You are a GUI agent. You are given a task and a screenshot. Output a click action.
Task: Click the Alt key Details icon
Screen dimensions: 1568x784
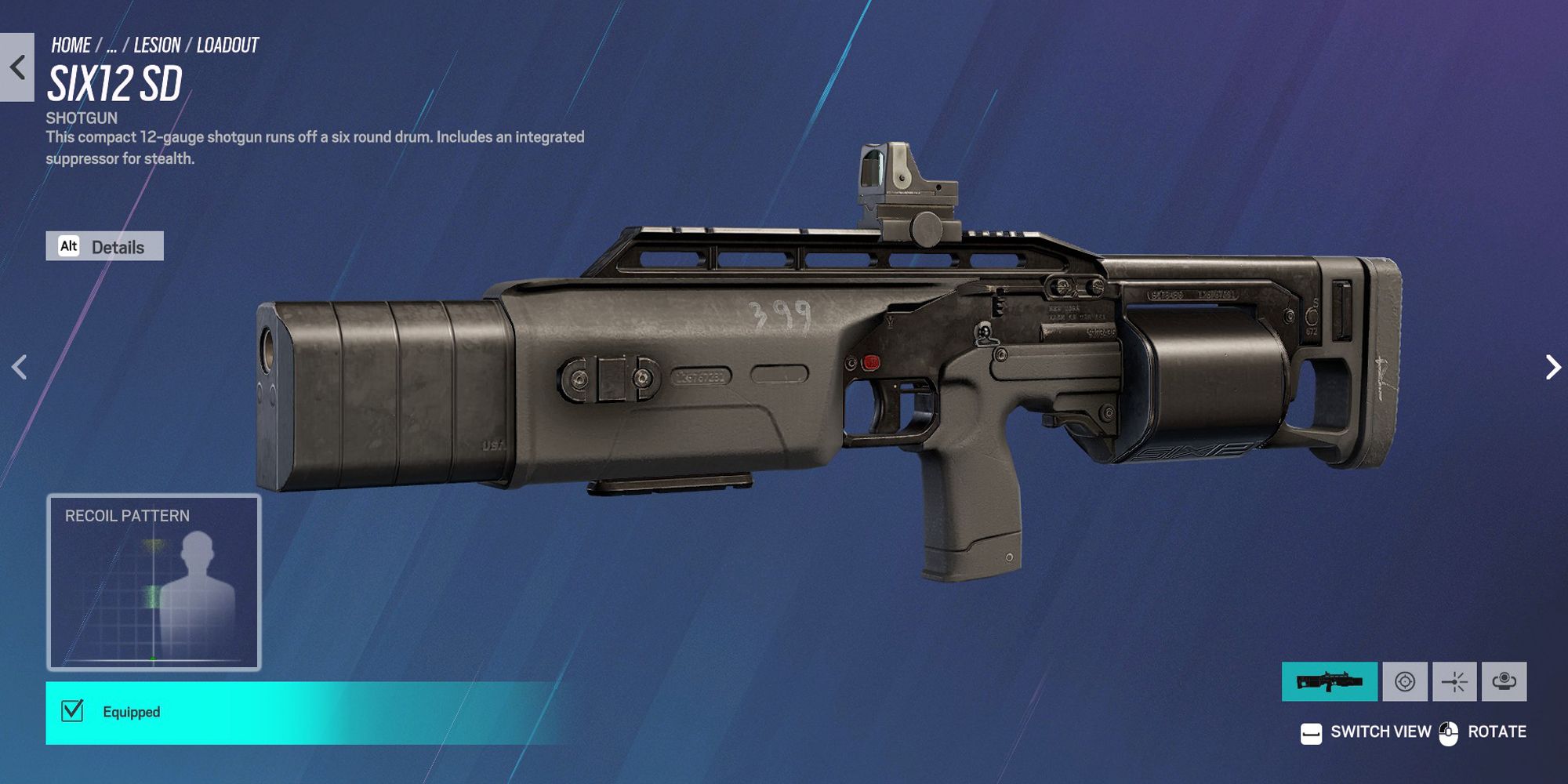pos(70,246)
